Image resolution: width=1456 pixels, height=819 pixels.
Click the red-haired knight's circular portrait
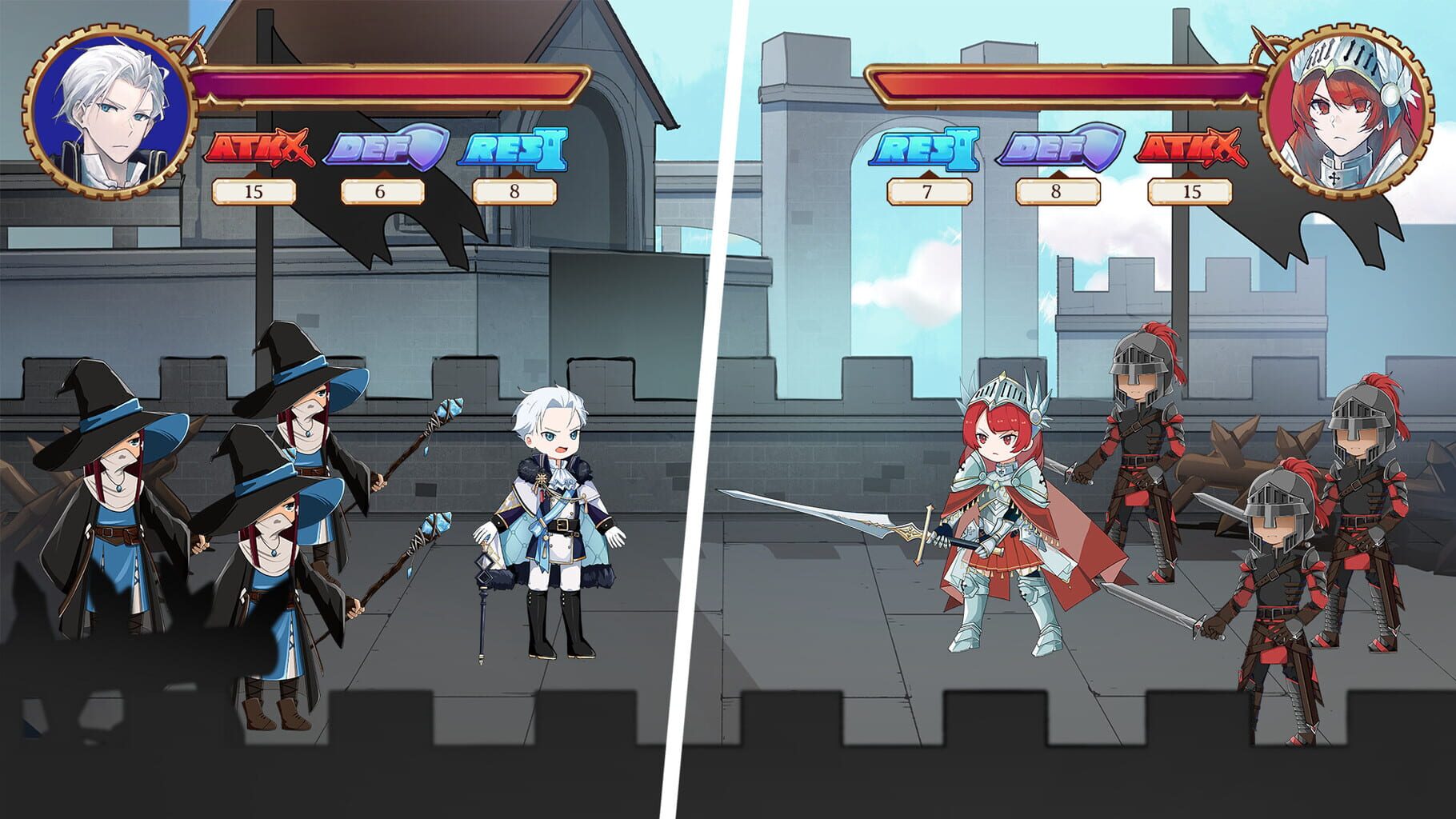(x=1346, y=106)
